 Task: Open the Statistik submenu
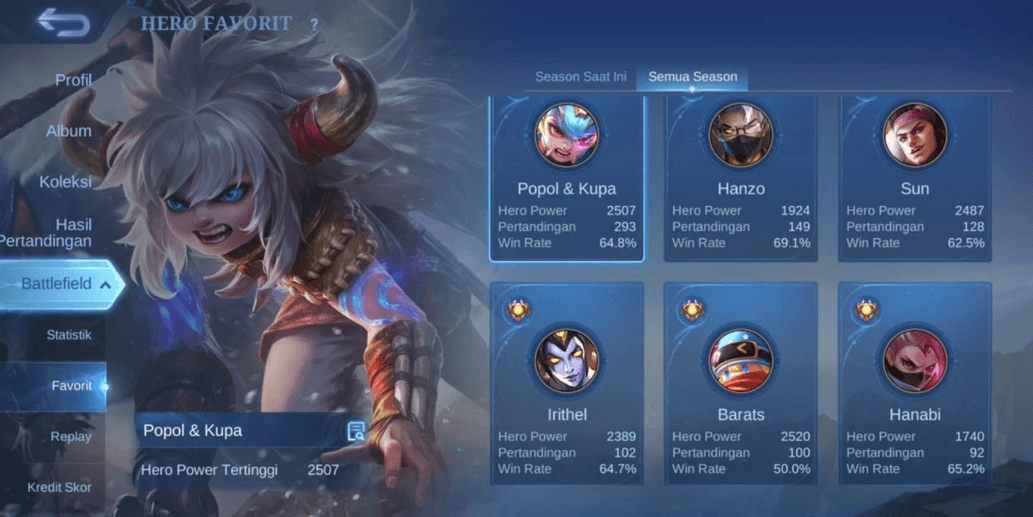(x=68, y=335)
